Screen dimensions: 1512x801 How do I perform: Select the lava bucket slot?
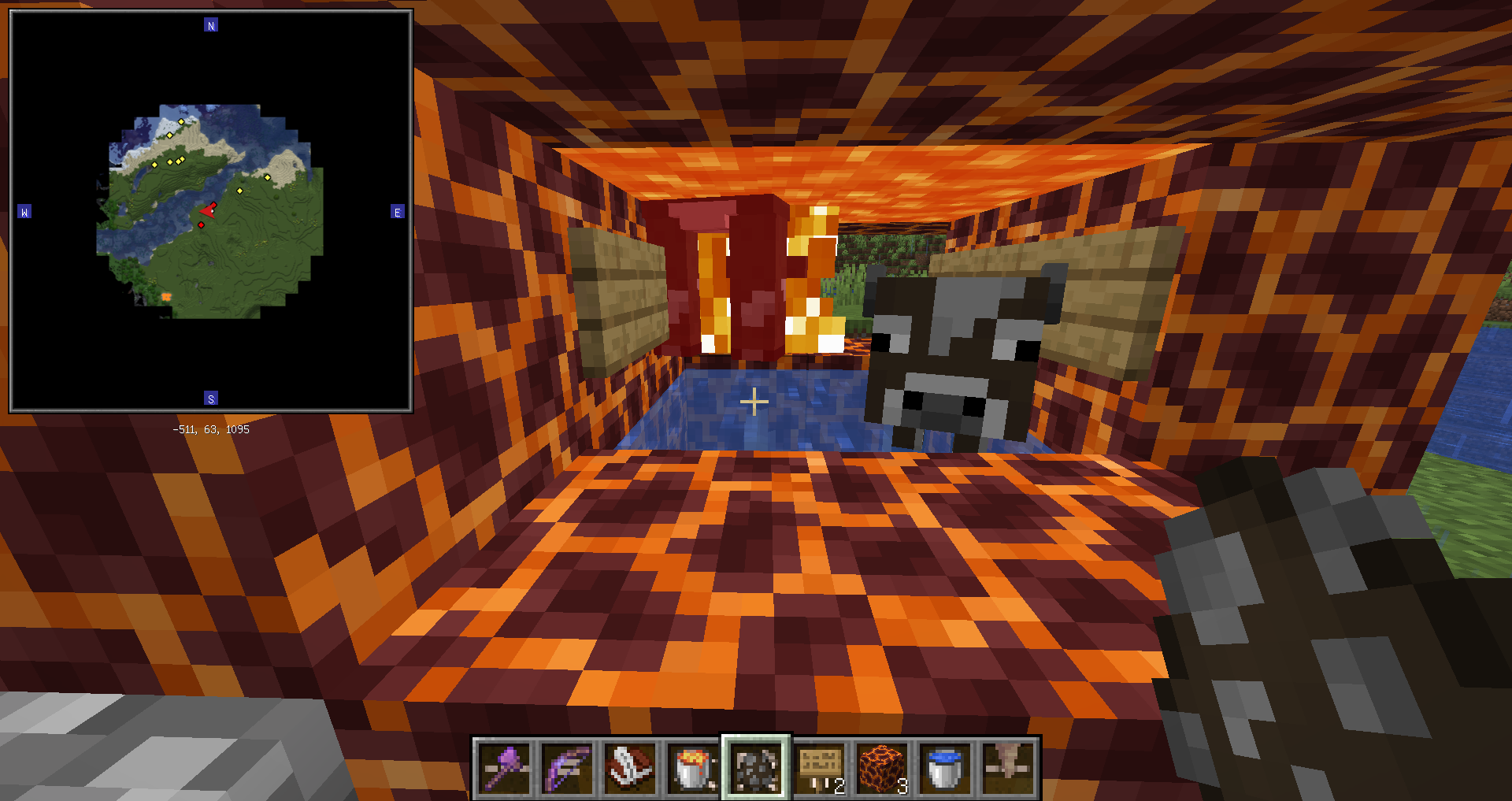(693, 768)
